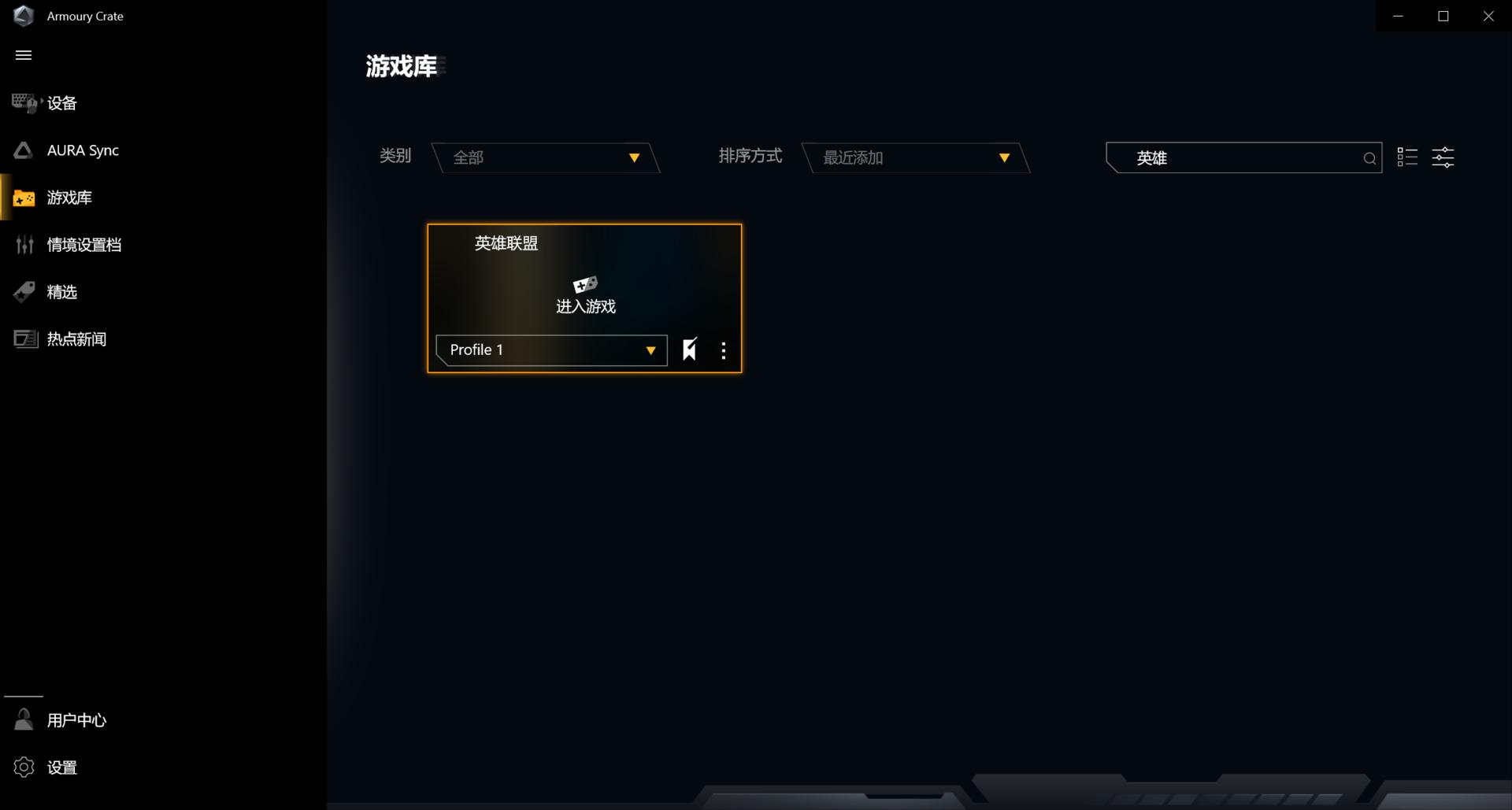The image size is (1512, 810).
Task: Open 用户中心 at the bottom left
Action: (75, 719)
